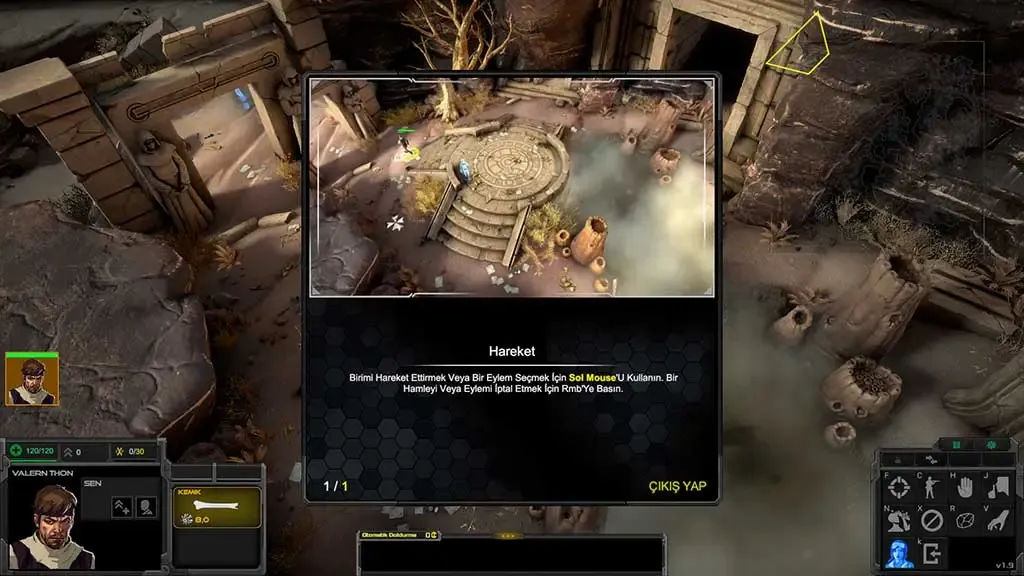Activate the grabbing hand ability

[996, 520]
